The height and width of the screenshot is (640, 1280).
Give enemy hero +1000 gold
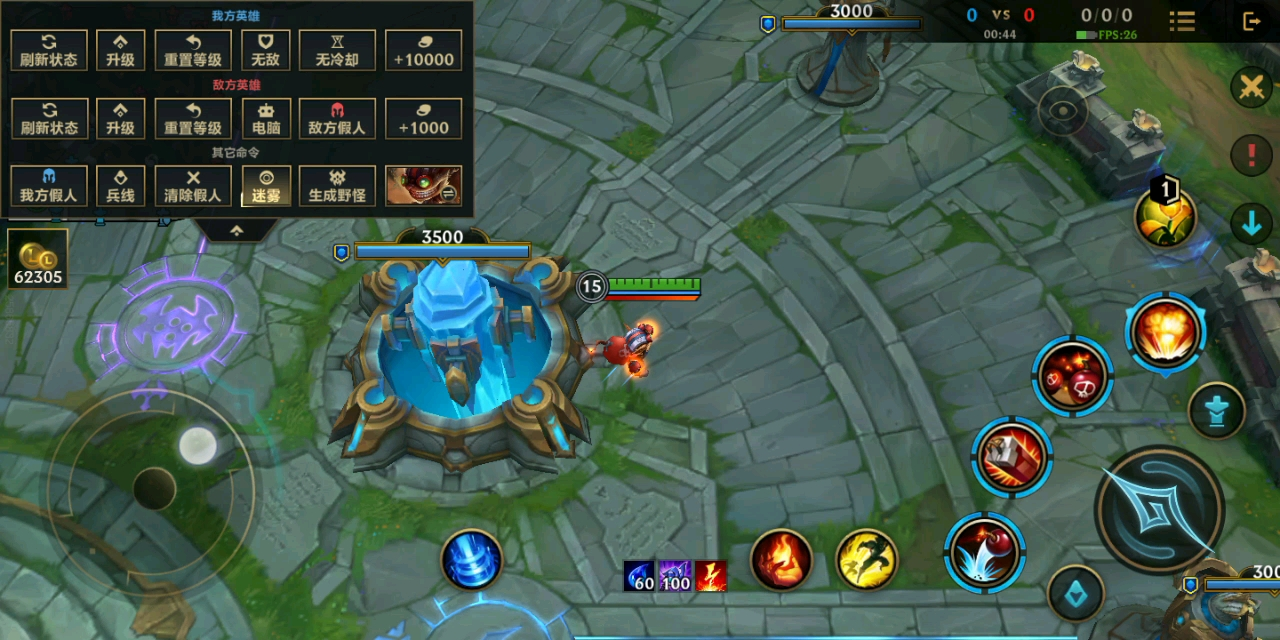click(424, 119)
